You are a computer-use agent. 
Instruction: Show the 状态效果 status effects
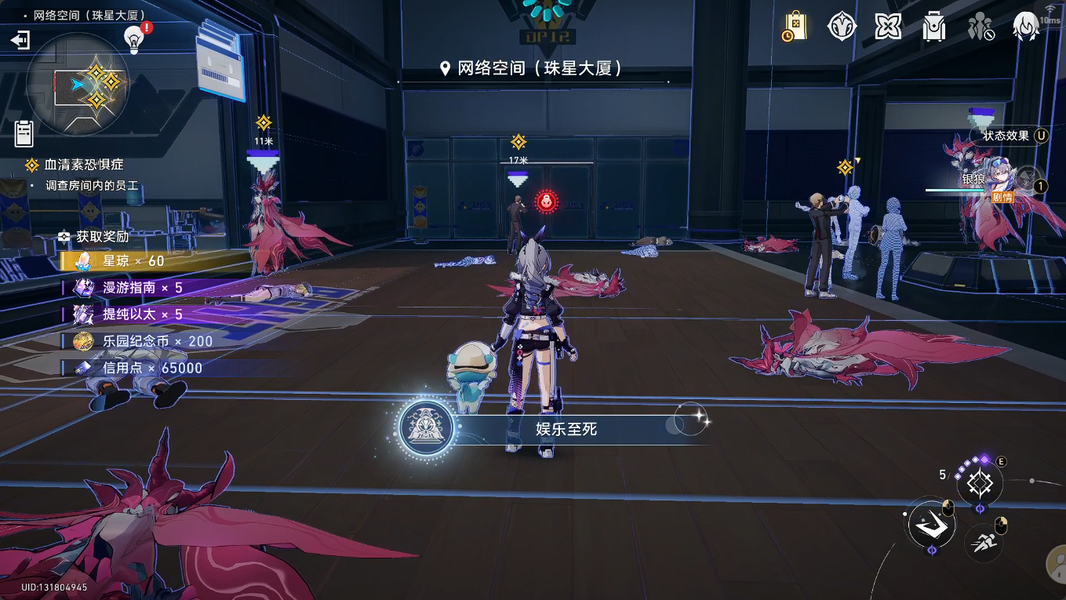click(x=1010, y=136)
